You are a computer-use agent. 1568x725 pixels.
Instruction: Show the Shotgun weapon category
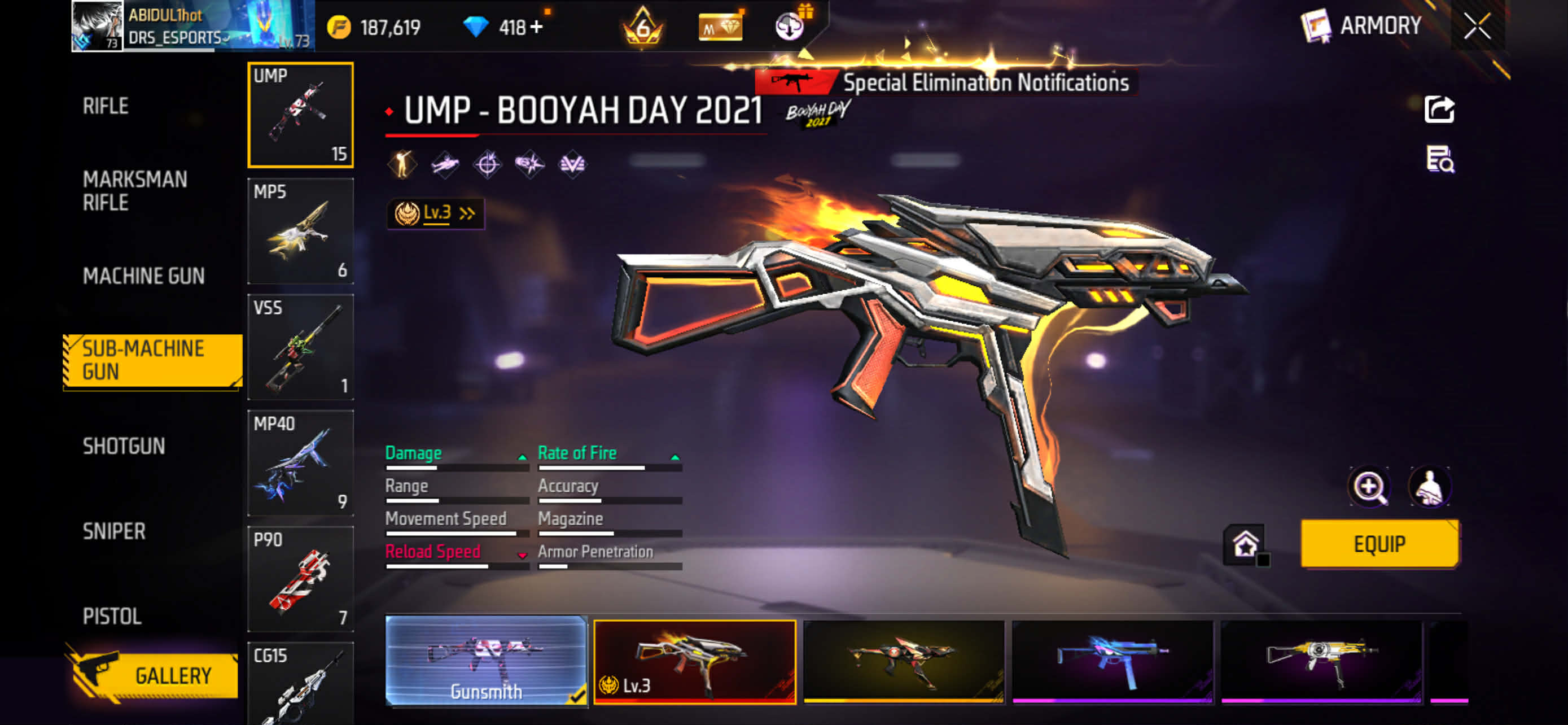coord(124,446)
